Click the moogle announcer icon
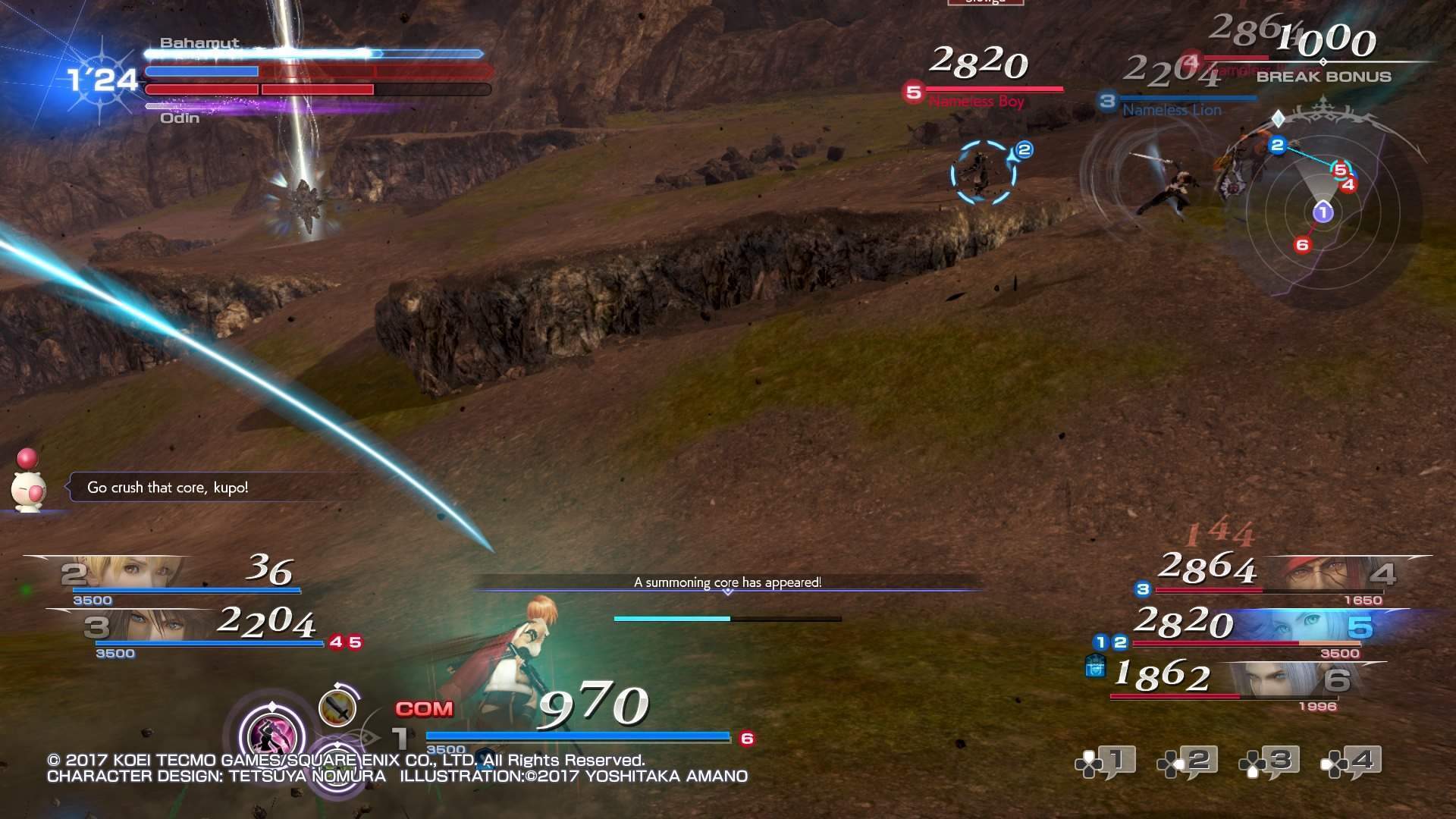 pyautogui.click(x=29, y=489)
